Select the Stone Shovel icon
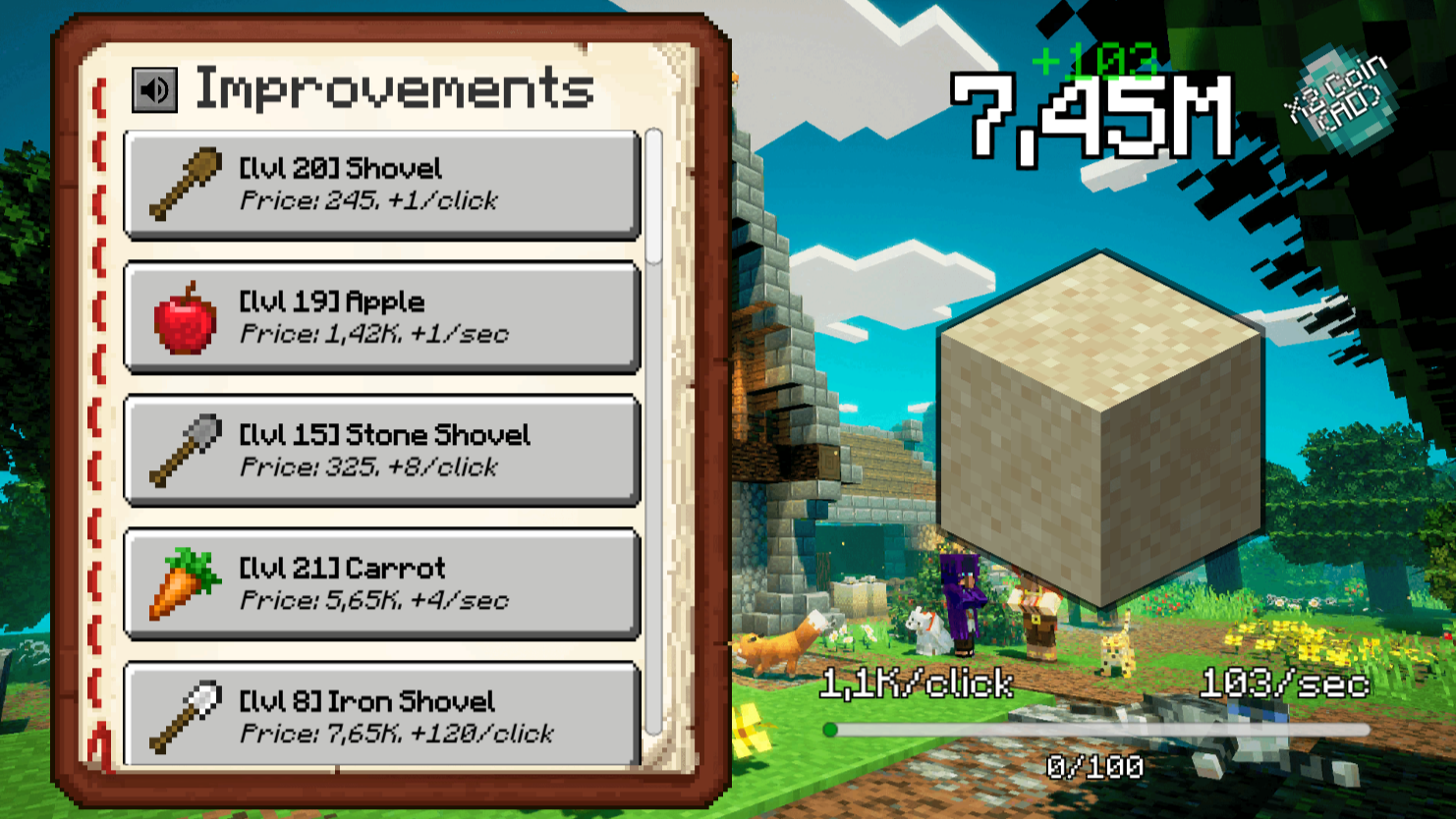 (x=182, y=450)
